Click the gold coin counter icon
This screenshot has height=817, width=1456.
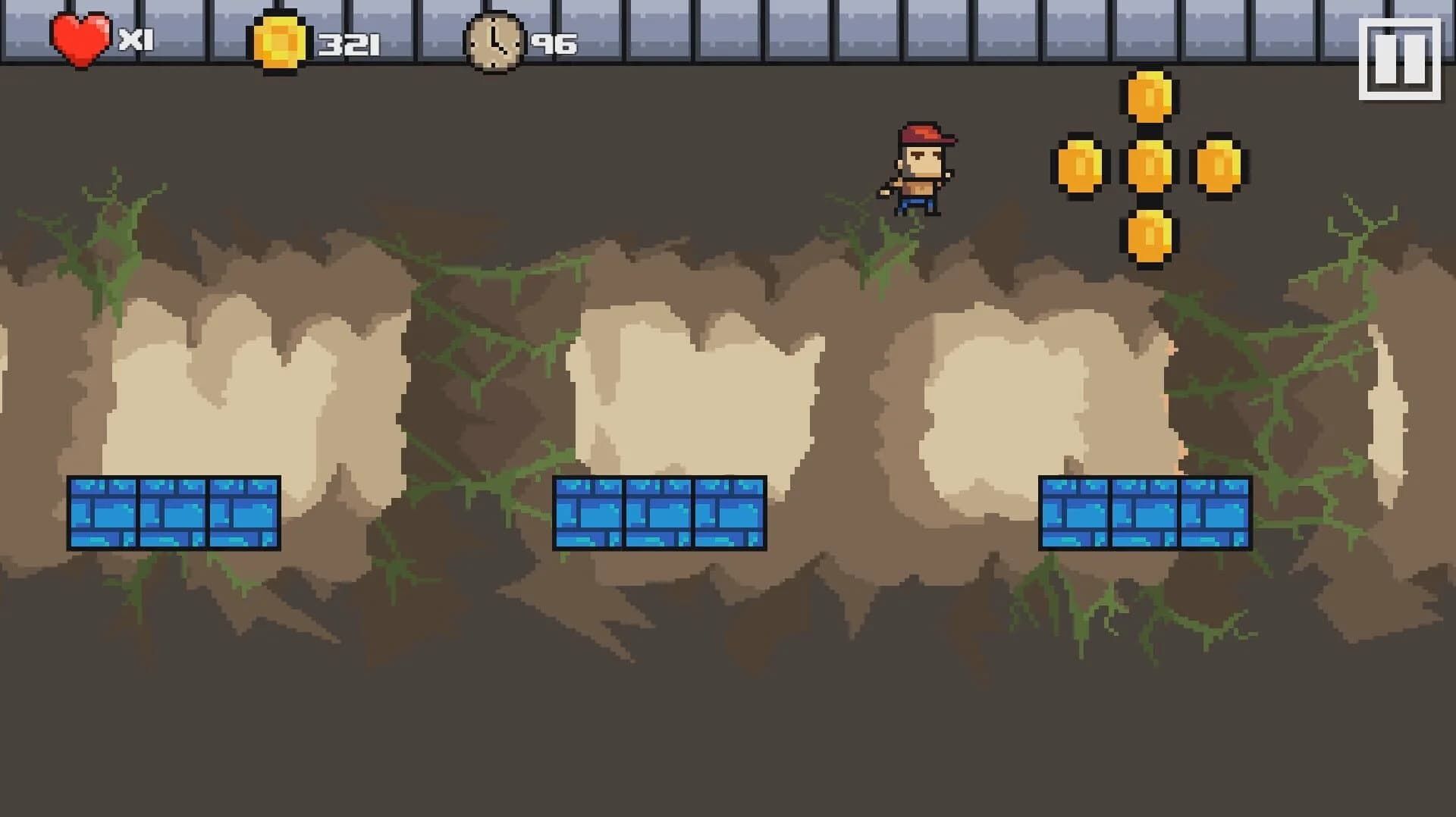279,42
